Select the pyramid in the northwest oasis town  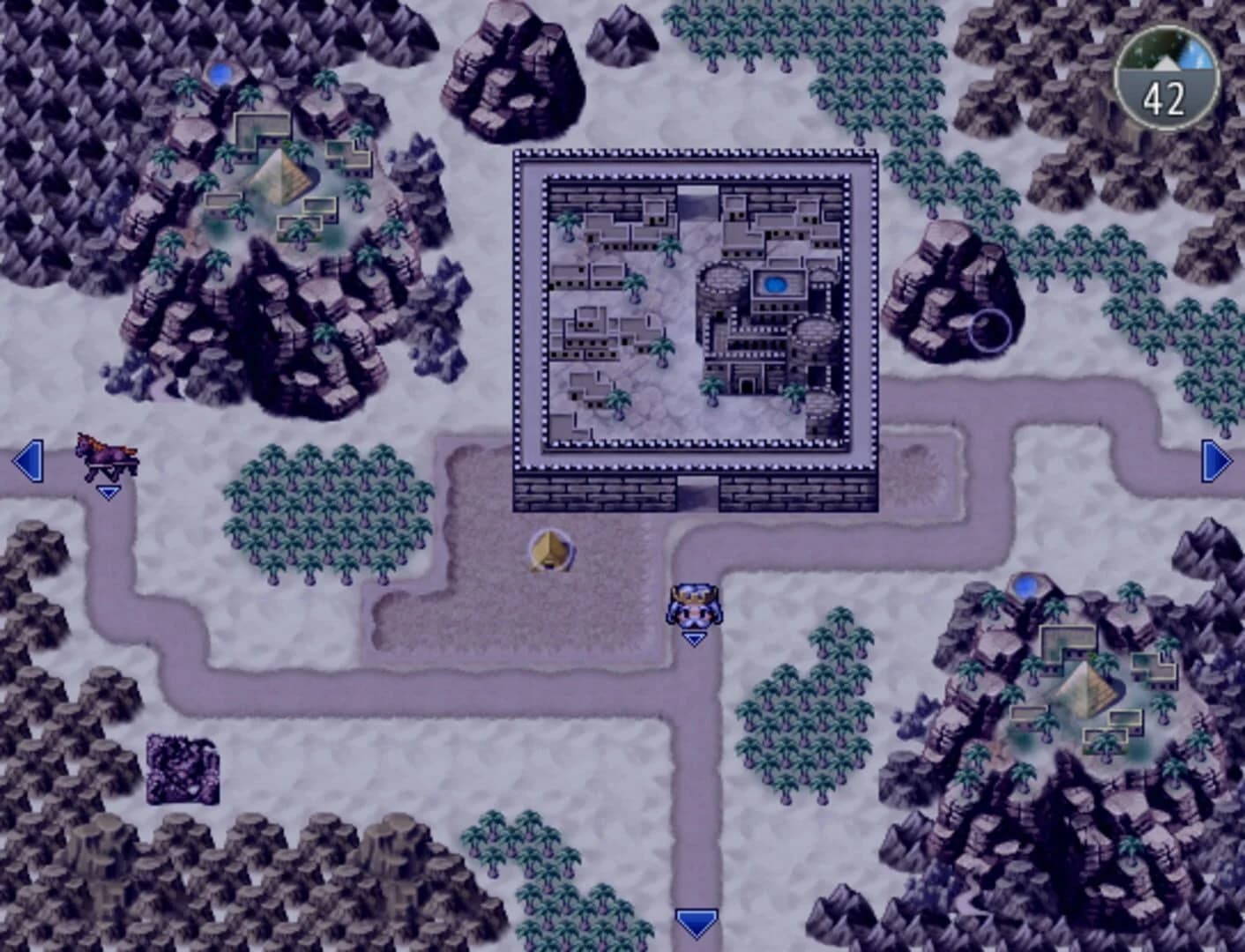tap(278, 172)
